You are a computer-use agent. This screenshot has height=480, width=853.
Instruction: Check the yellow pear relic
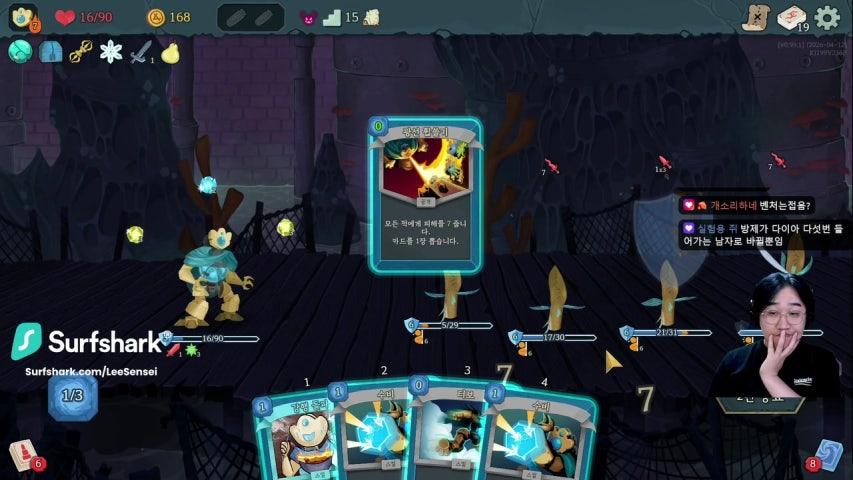[170, 52]
